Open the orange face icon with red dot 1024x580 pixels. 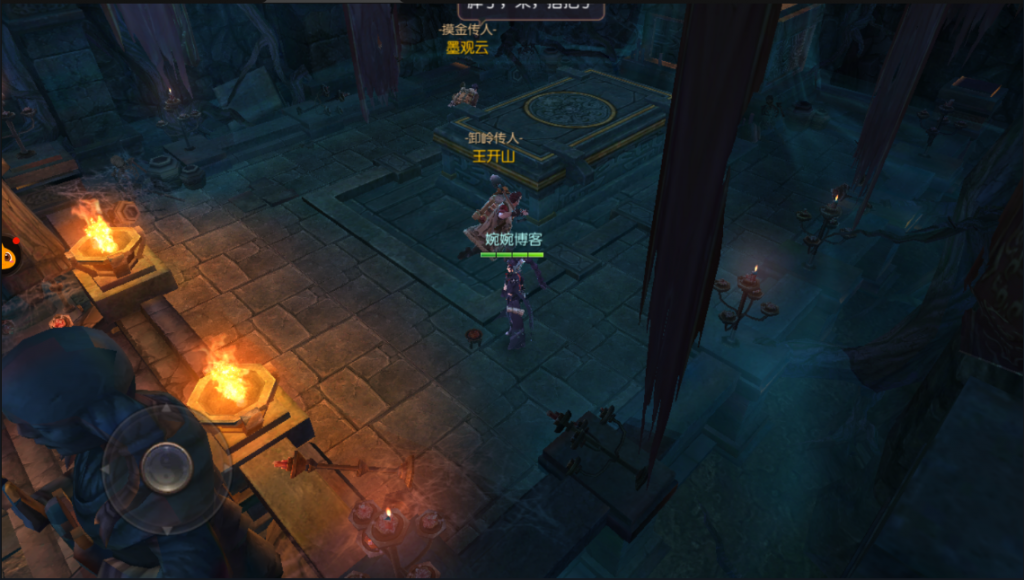8,255
